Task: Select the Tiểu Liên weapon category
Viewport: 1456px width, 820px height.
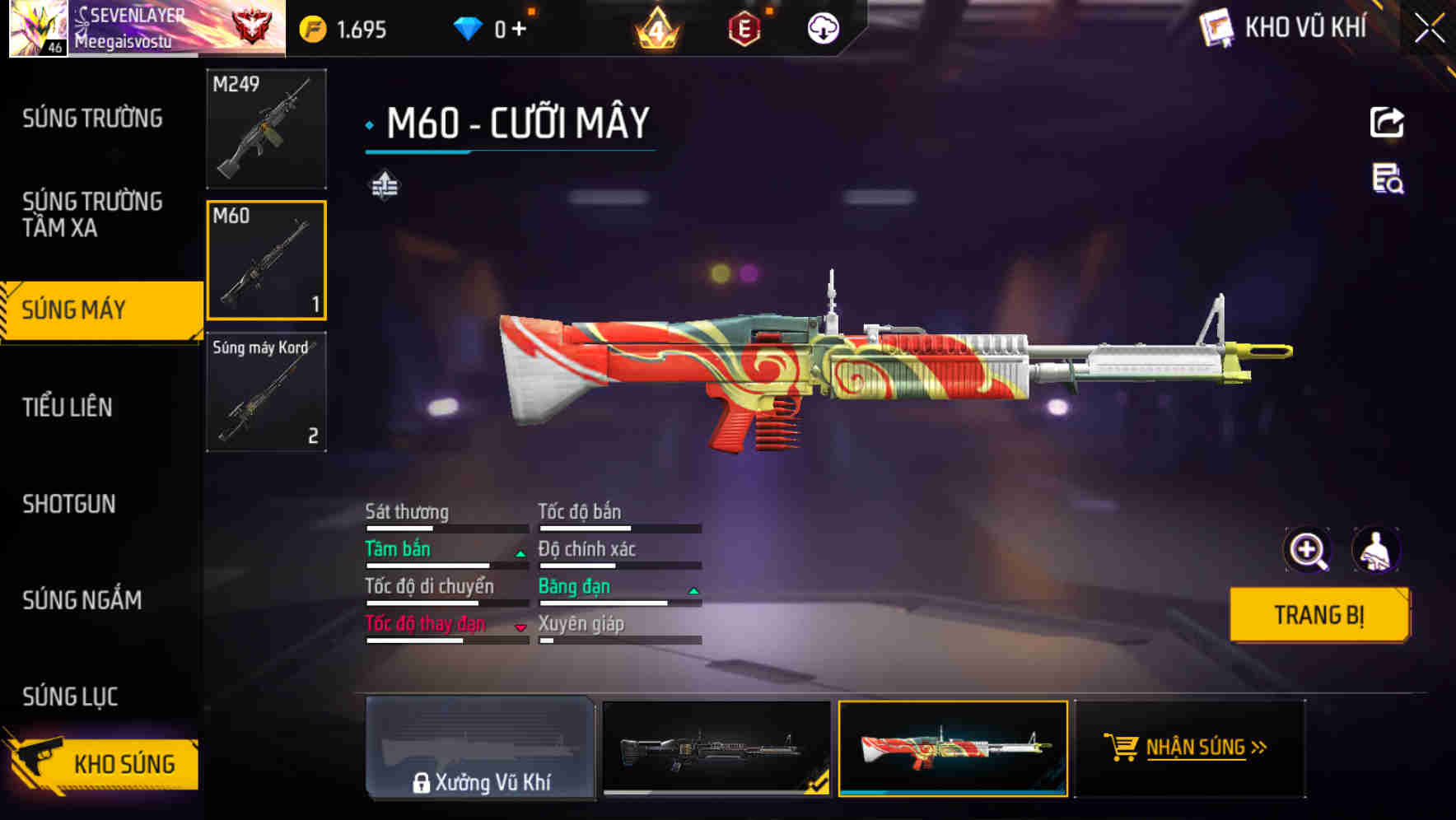Action: [68, 407]
